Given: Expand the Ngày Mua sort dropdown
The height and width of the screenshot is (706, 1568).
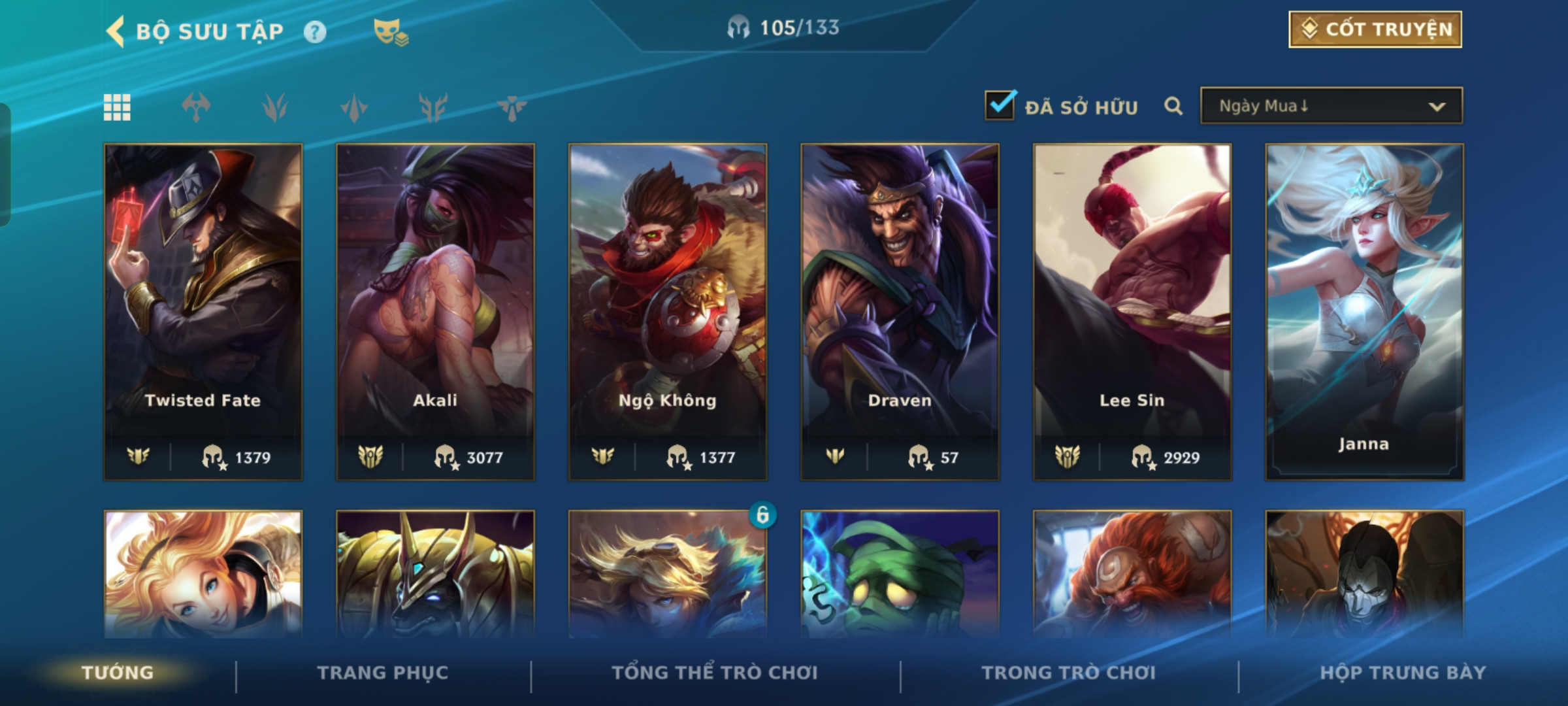Looking at the screenshot, I should [x=1331, y=106].
